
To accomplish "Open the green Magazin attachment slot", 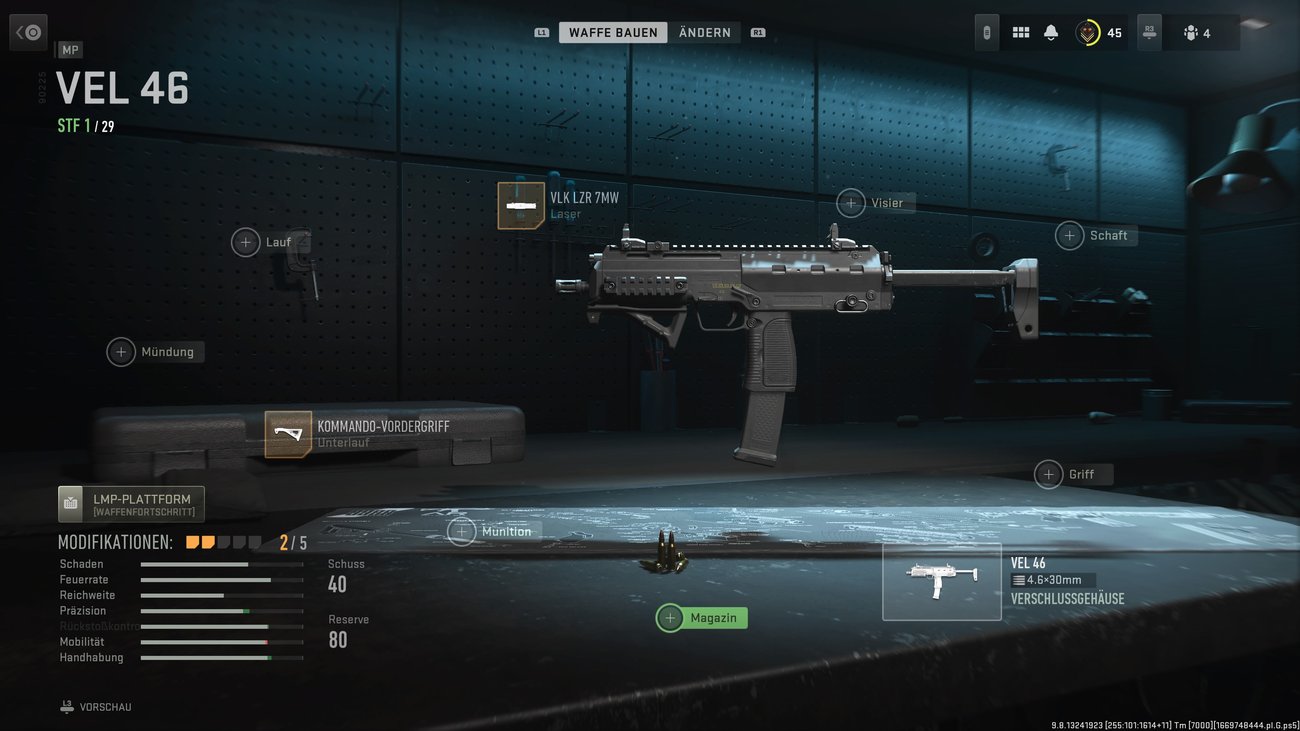I will coord(701,617).
